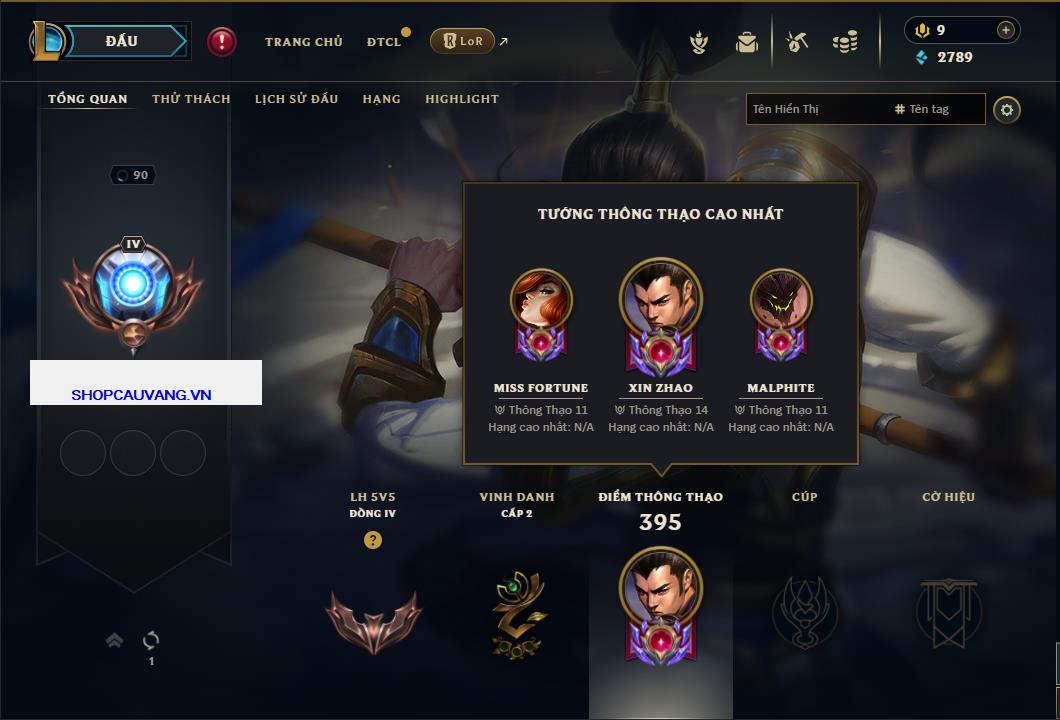This screenshot has width=1060, height=720.
Task: Open profile settings gear icon
Action: click(1007, 109)
